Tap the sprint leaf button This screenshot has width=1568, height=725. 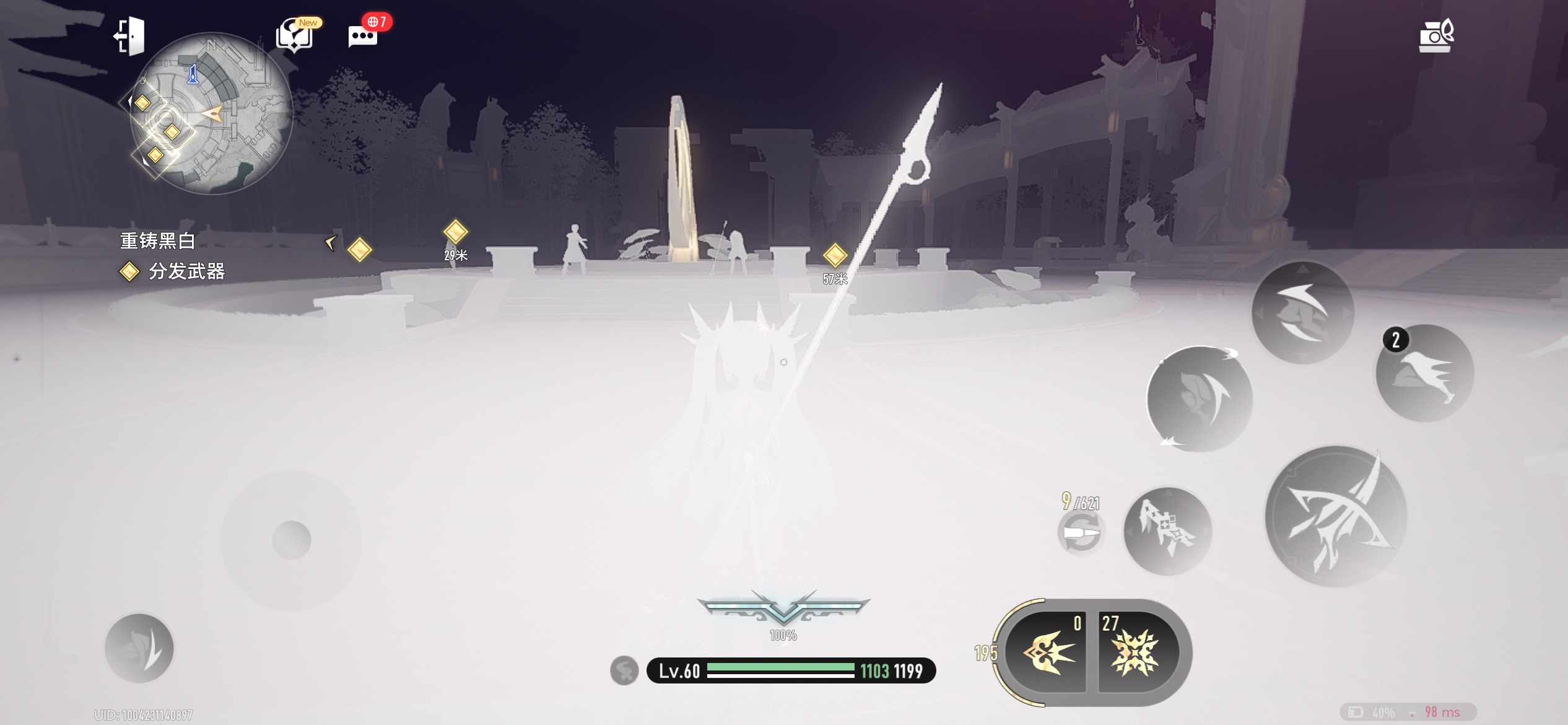click(x=139, y=648)
